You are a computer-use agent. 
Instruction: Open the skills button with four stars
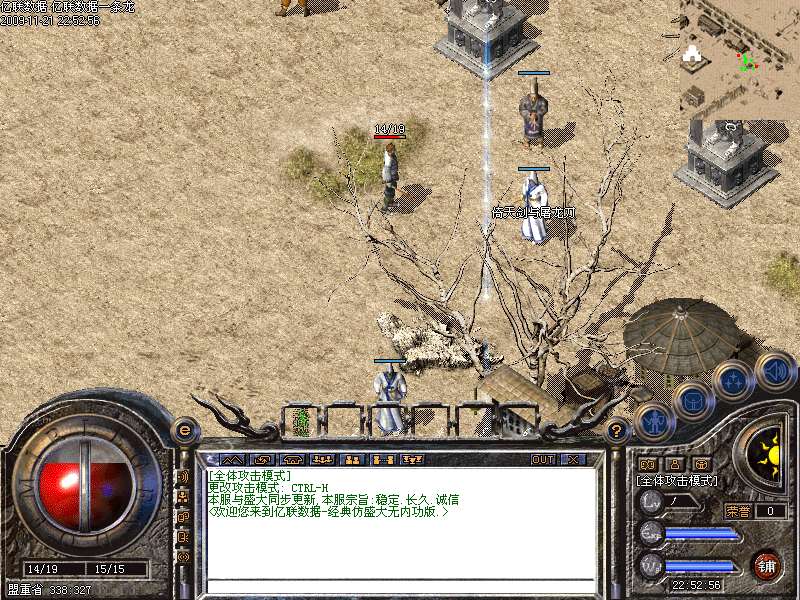coord(733,380)
